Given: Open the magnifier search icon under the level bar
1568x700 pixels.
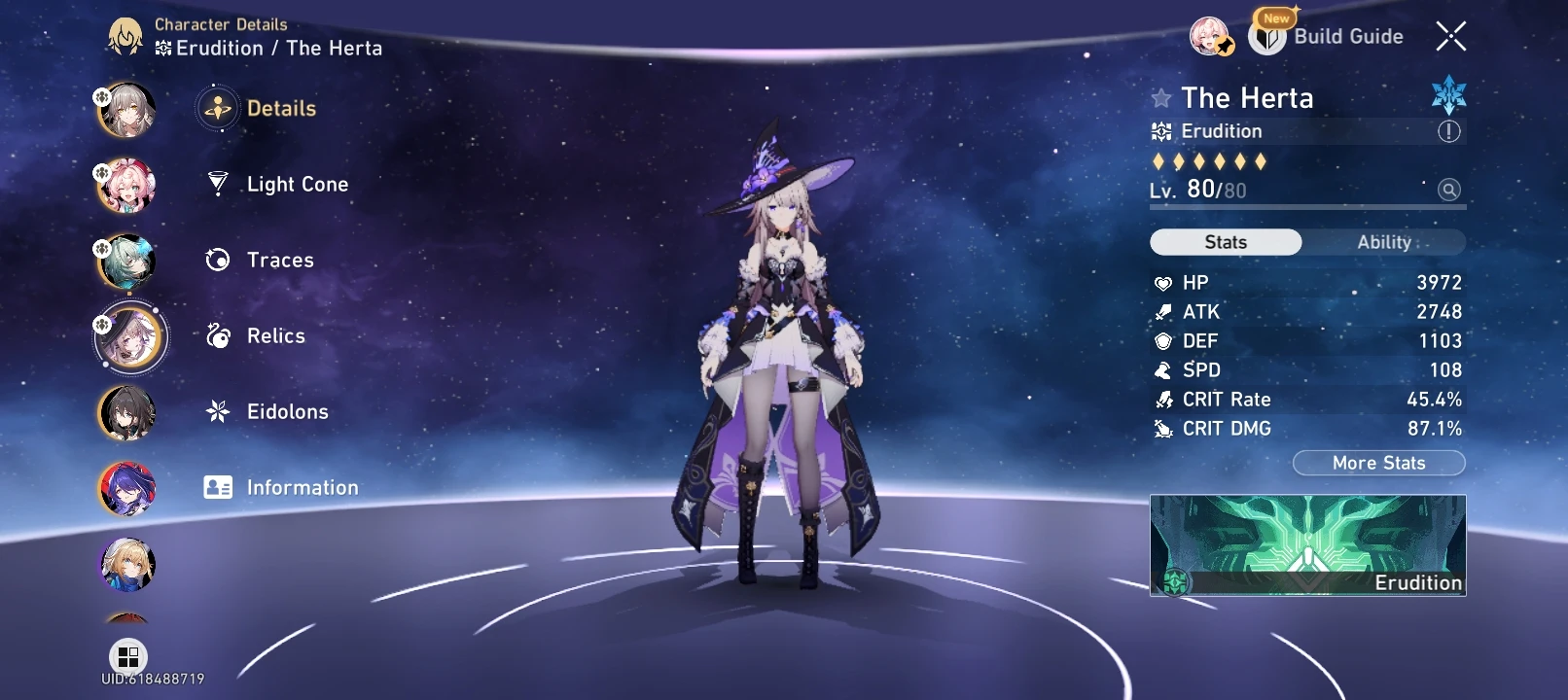Looking at the screenshot, I should [x=1448, y=190].
